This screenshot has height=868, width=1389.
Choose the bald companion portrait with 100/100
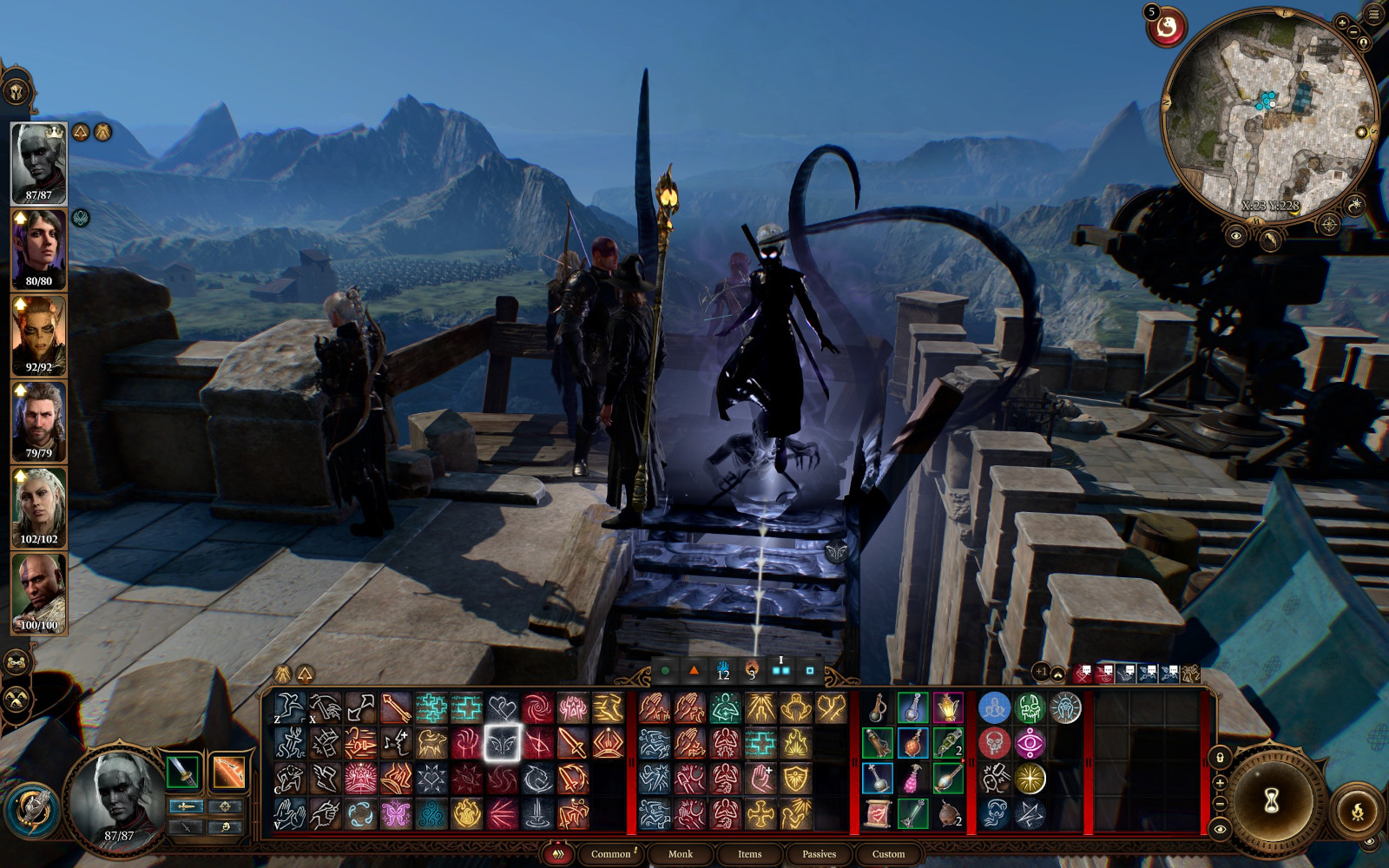39,594
